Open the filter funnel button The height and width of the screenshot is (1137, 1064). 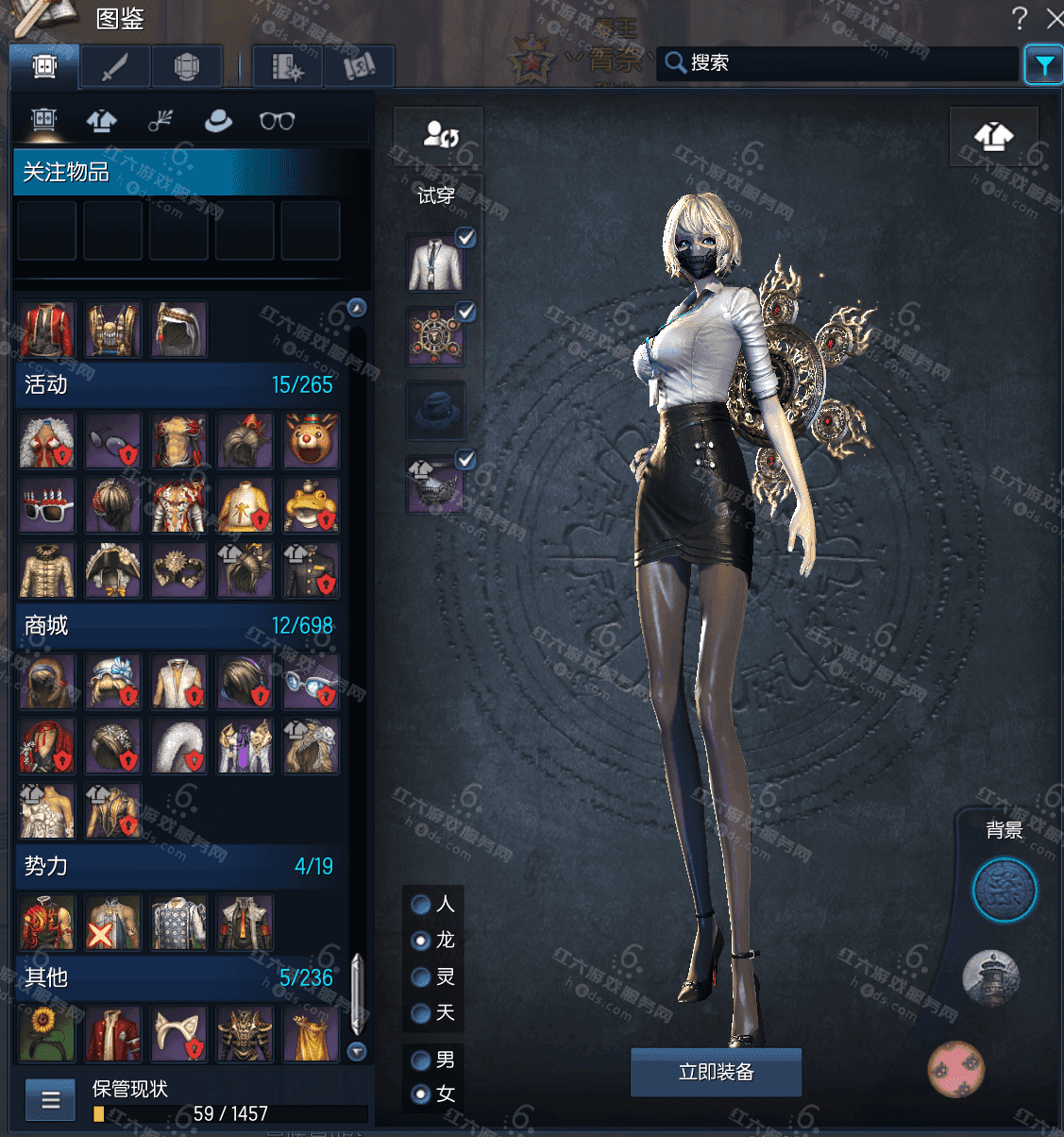[x=1043, y=65]
